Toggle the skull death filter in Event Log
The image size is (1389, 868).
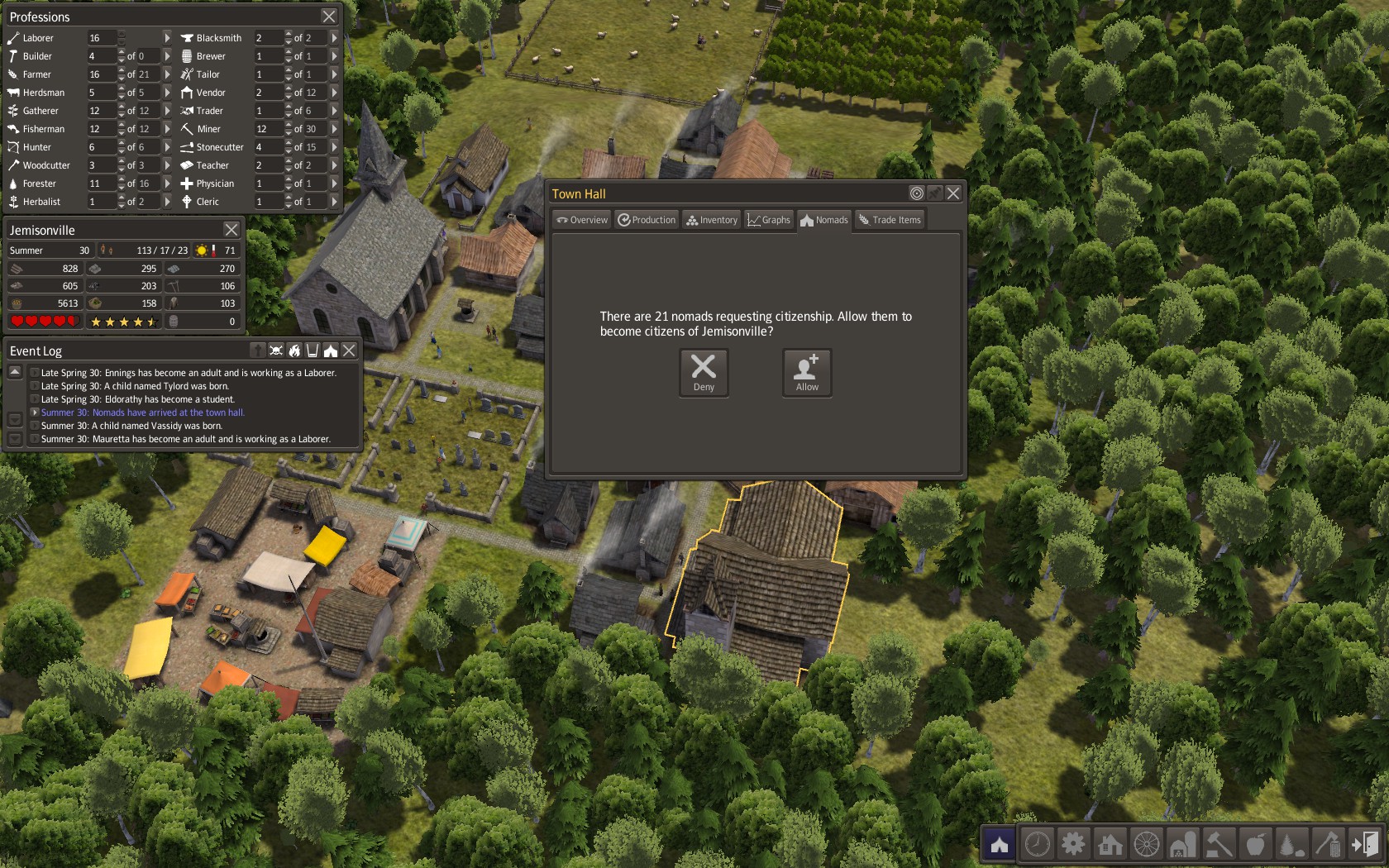(x=276, y=351)
